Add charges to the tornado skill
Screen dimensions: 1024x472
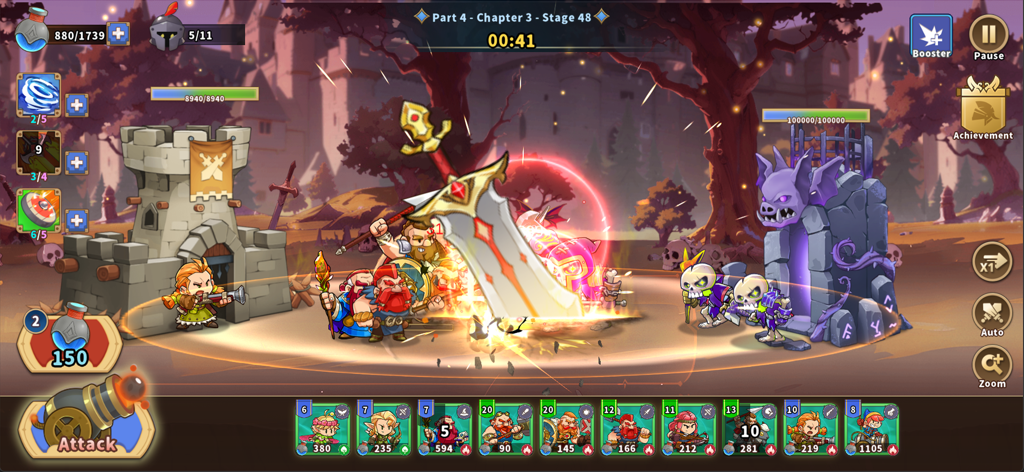[x=77, y=105]
